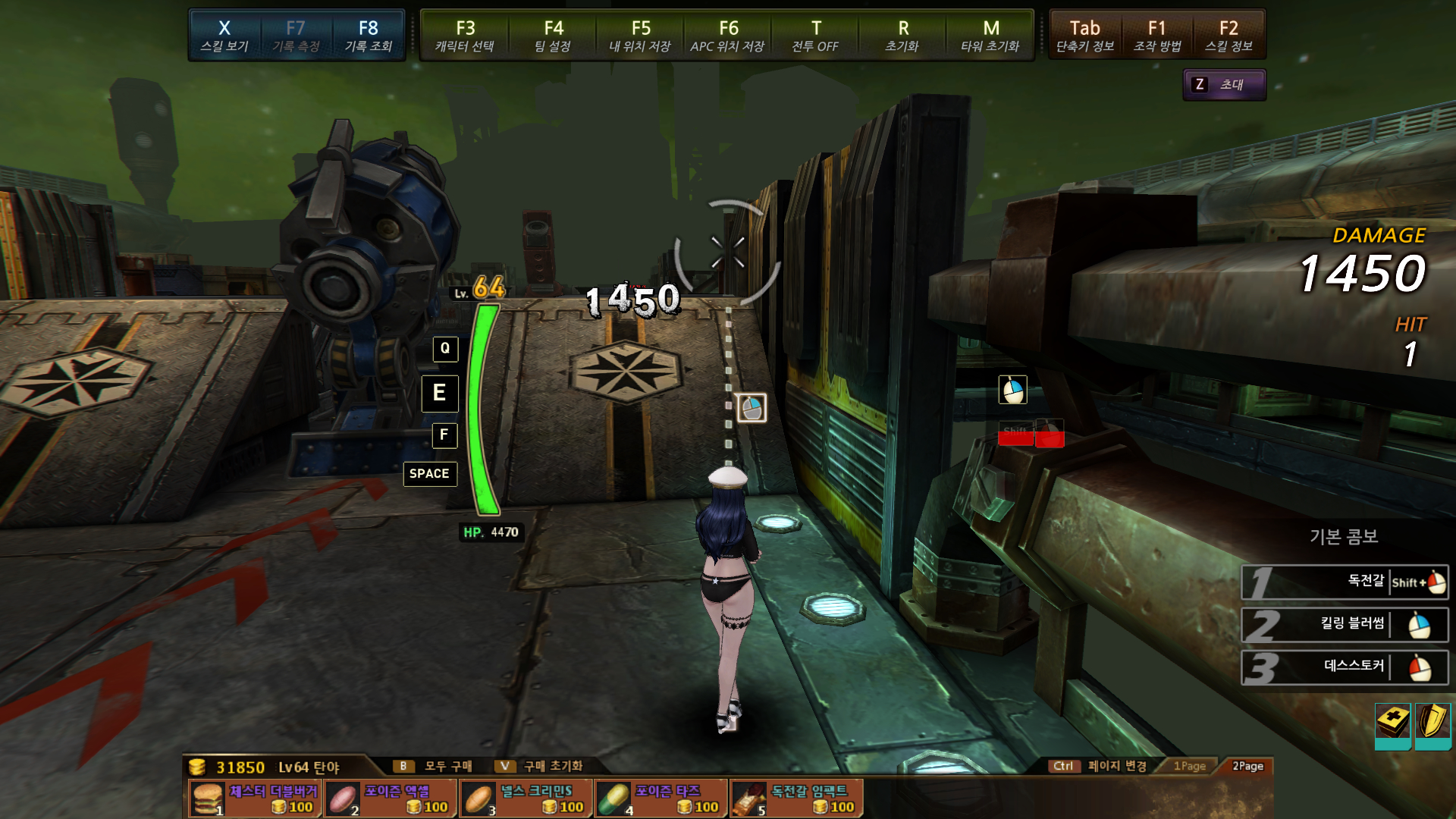Save position with 내 위치 저장
The height and width of the screenshot is (819, 1456).
point(640,36)
